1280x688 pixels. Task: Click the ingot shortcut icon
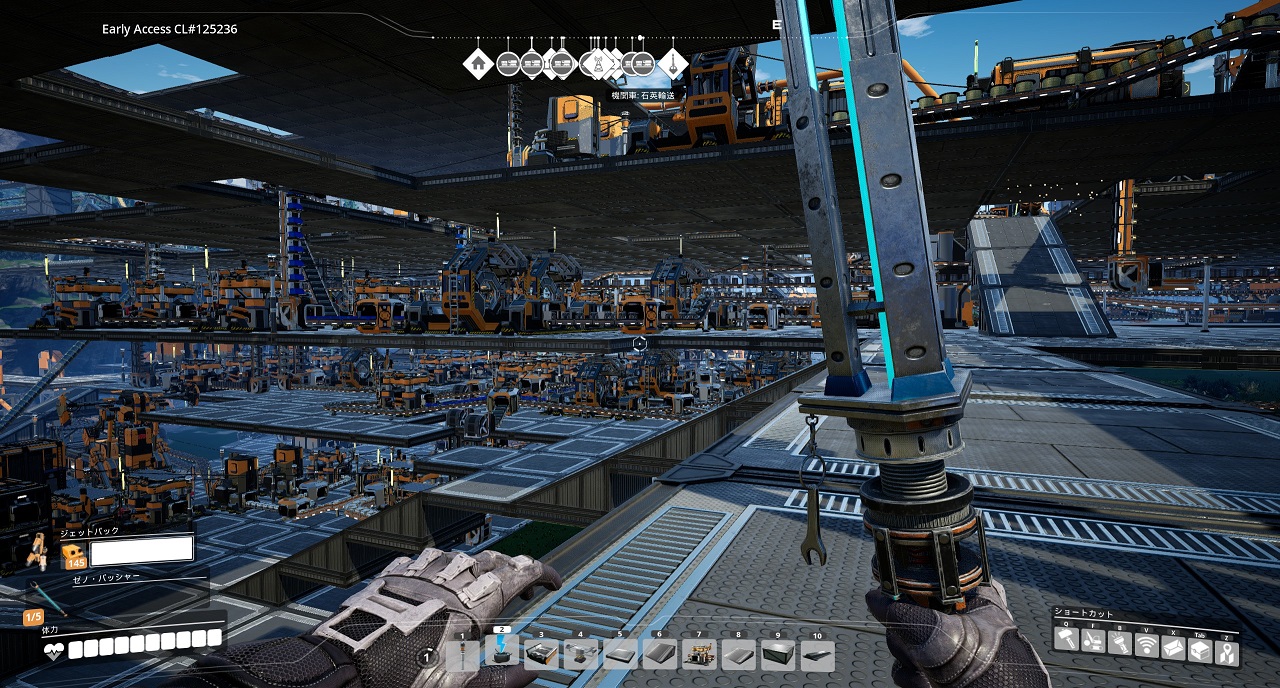pyautogui.click(x=1174, y=648)
